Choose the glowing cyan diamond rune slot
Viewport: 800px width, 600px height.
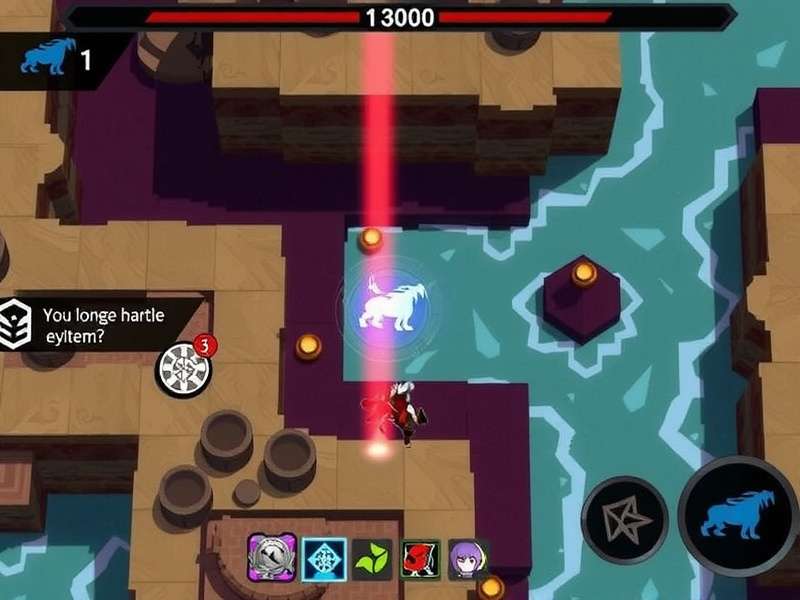(x=325, y=558)
